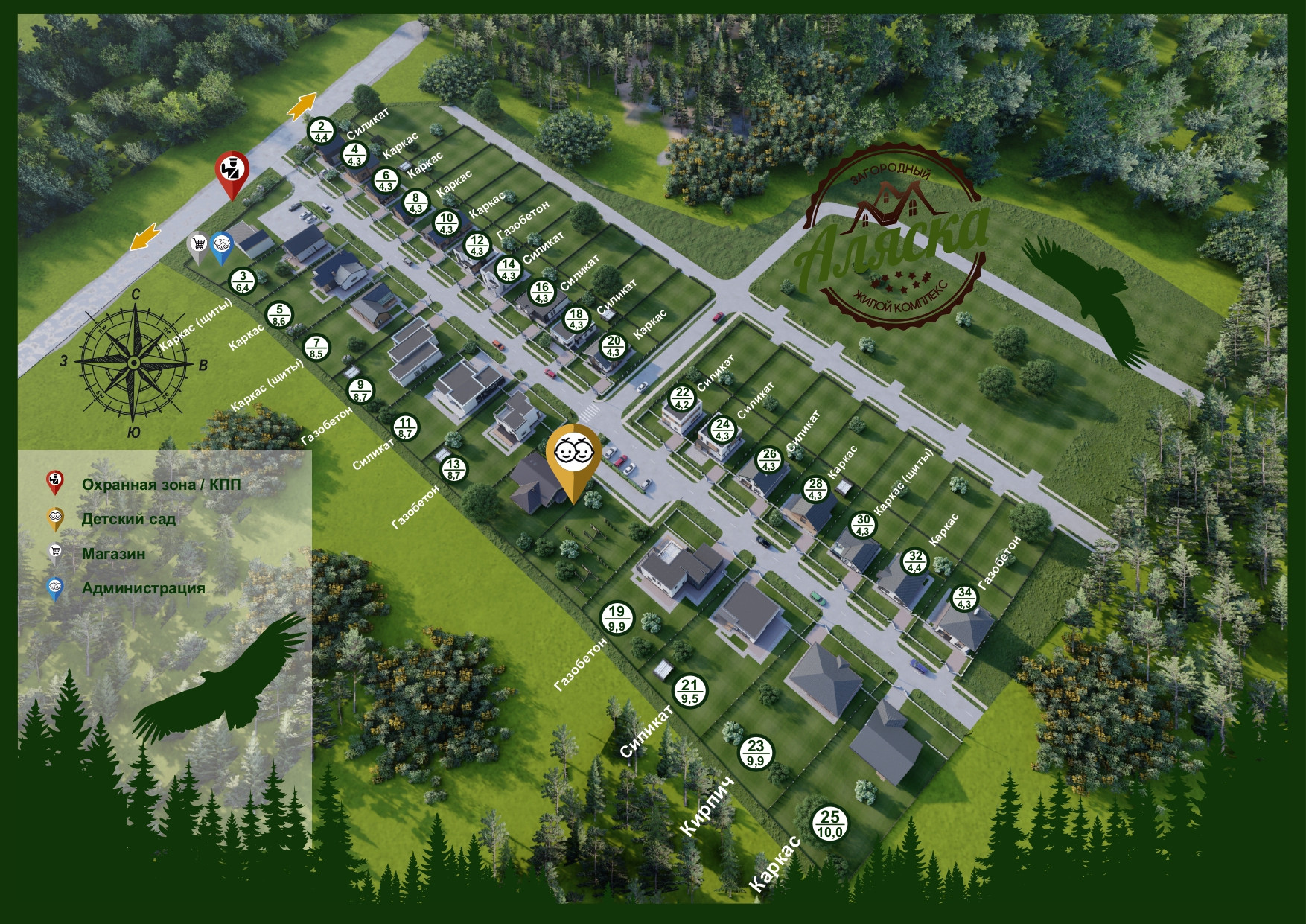The image size is (1306, 924).
Task: Click plot marker number 30
Action: tap(863, 525)
